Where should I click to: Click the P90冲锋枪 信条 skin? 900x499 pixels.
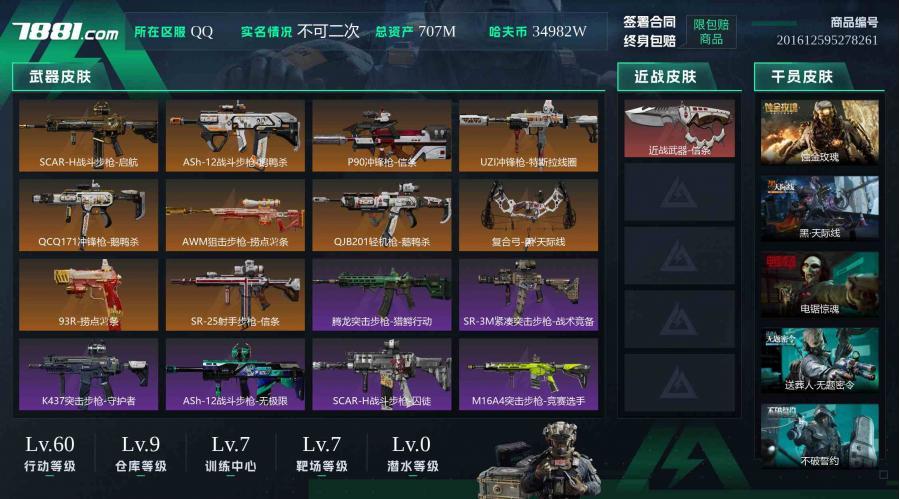coord(381,134)
